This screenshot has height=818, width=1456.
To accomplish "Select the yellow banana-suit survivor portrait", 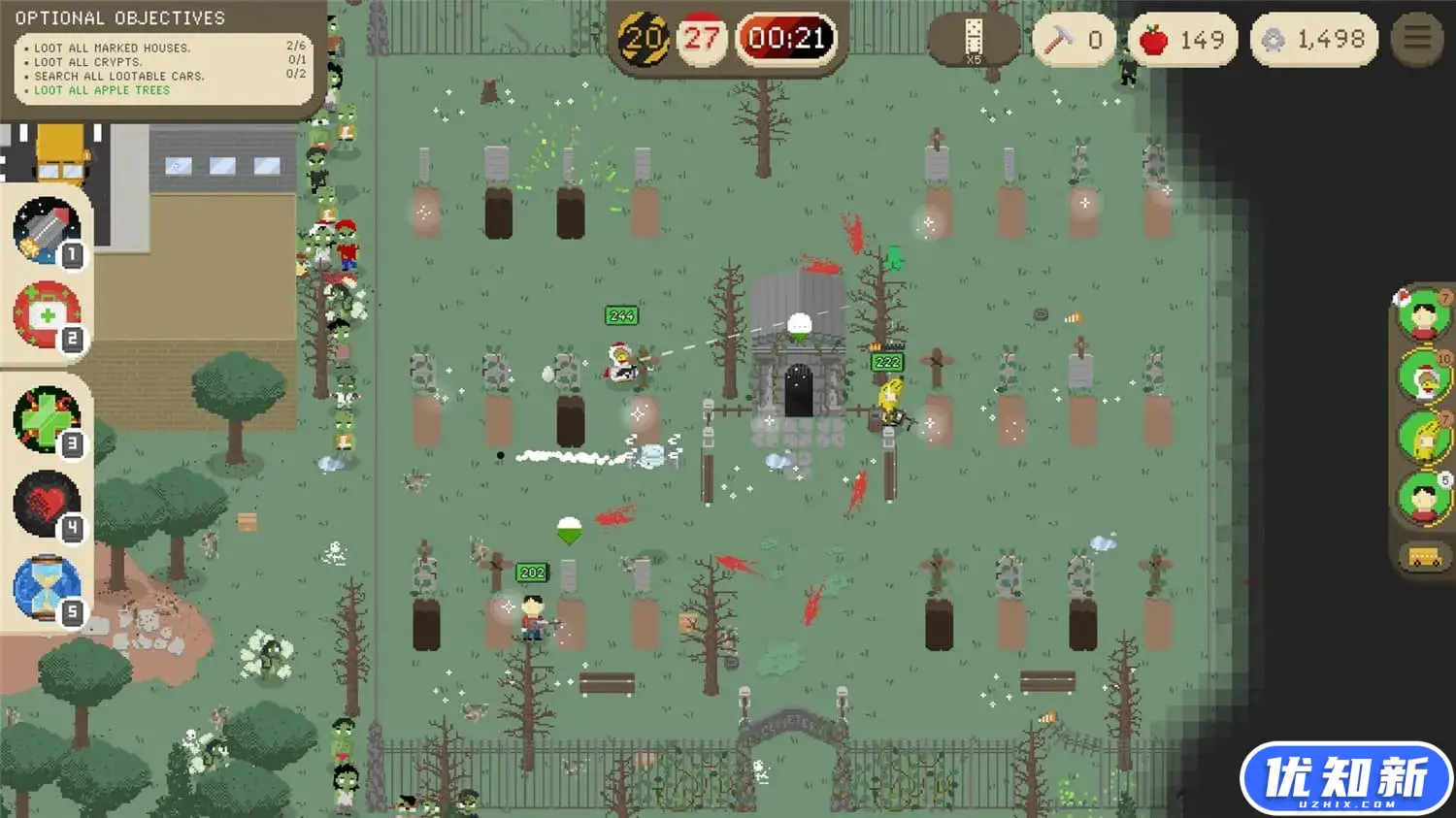I will click(1424, 436).
